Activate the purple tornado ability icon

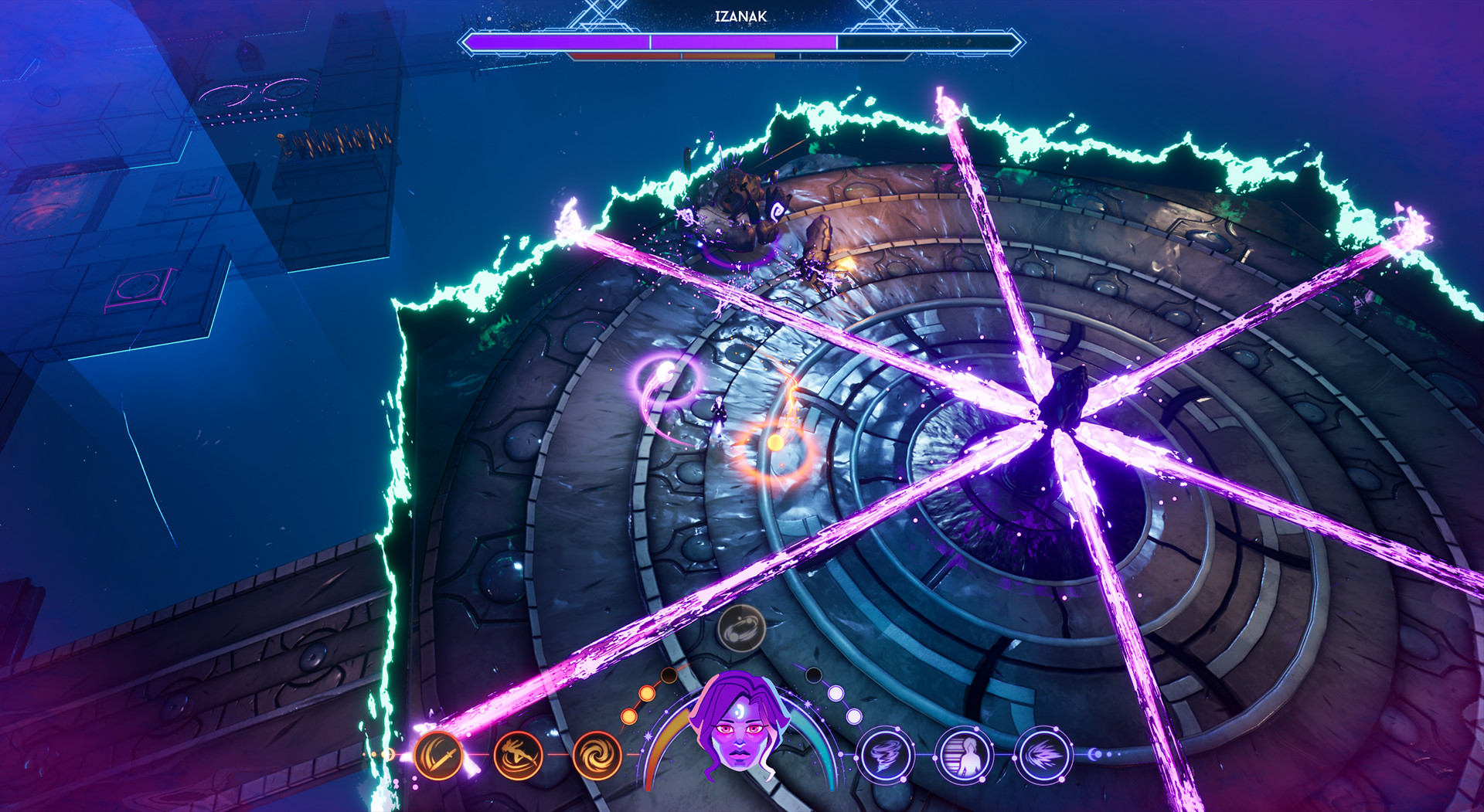[887, 755]
